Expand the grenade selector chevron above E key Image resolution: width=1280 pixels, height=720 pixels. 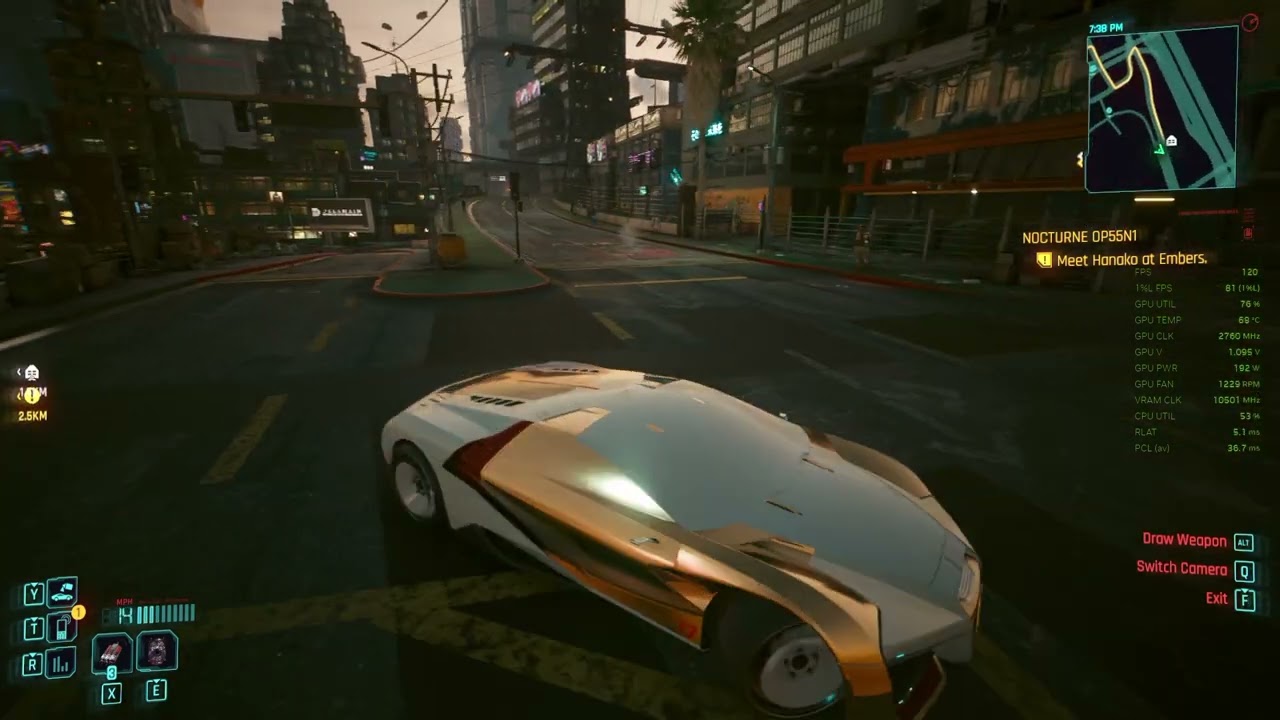point(157,681)
